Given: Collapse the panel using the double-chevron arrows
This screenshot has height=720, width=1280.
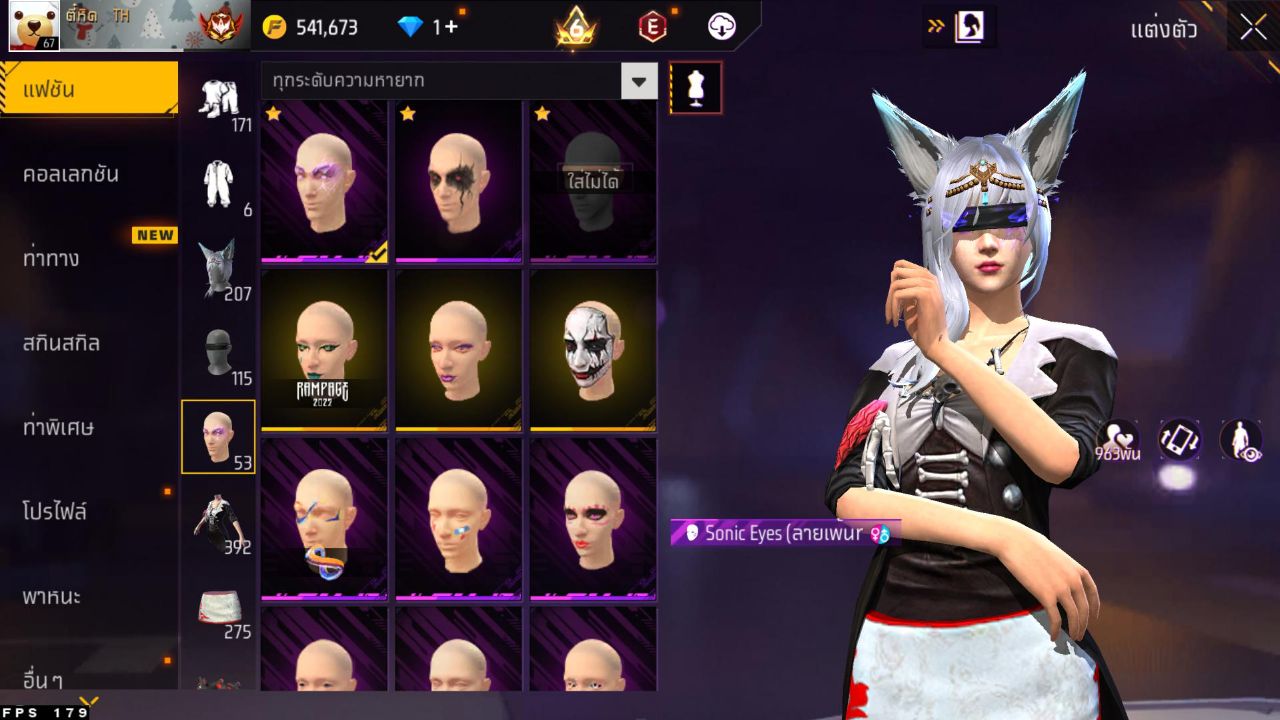Looking at the screenshot, I should pyautogui.click(x=938, y=27).
